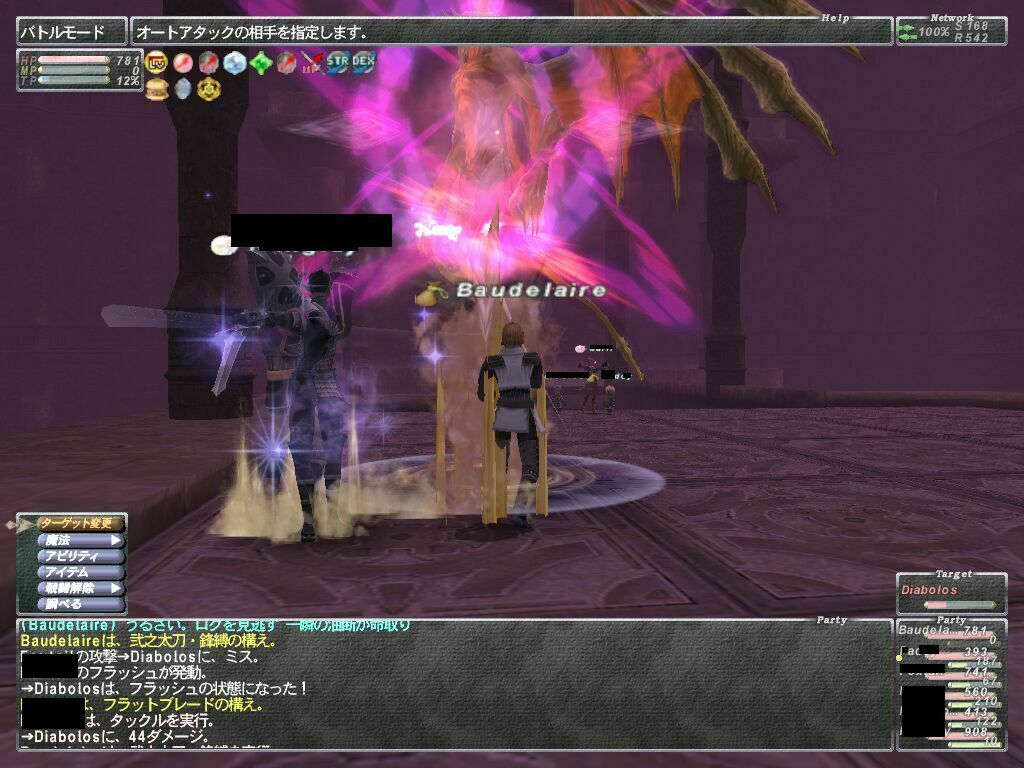Click the Lv level-sync status icon
Image resolution: width=1024 pixels, height=768 pixels.
coord(157,63)
